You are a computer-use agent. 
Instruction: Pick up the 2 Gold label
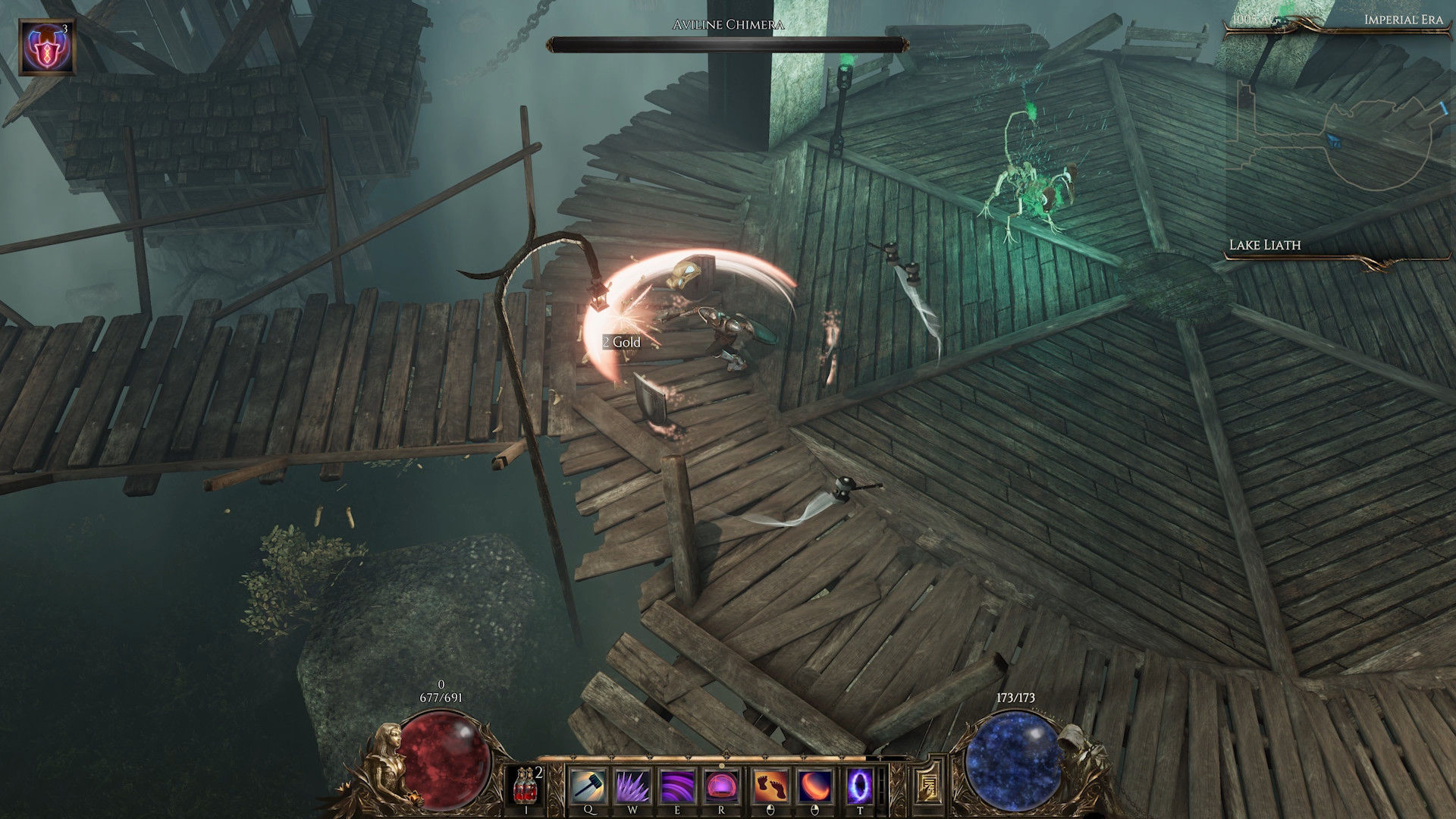pyautogui.click(x=622, y=342)
